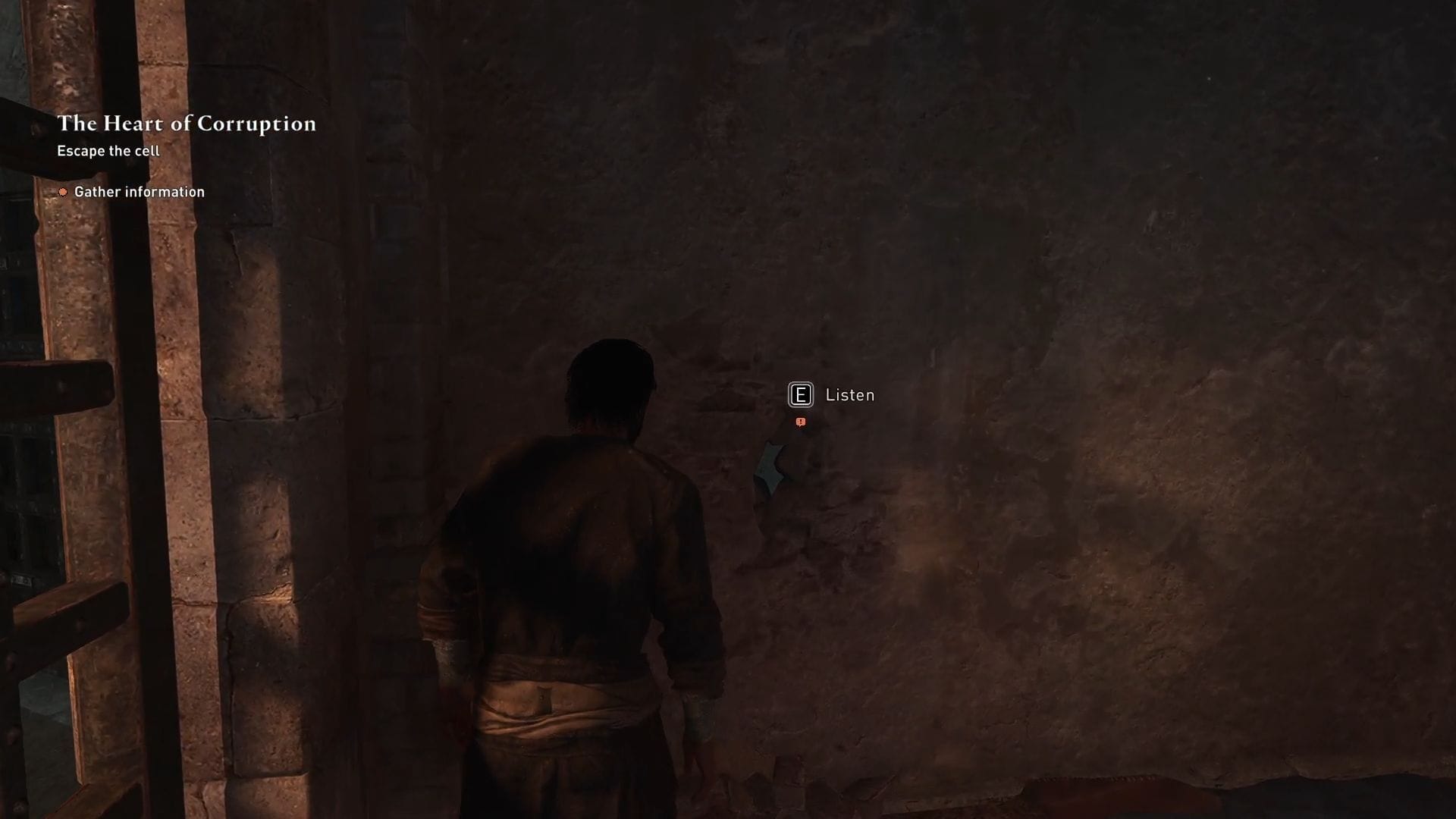Select the orange exclamation speech-bubble marker
1456x819 pixels.
click(800, 422)
